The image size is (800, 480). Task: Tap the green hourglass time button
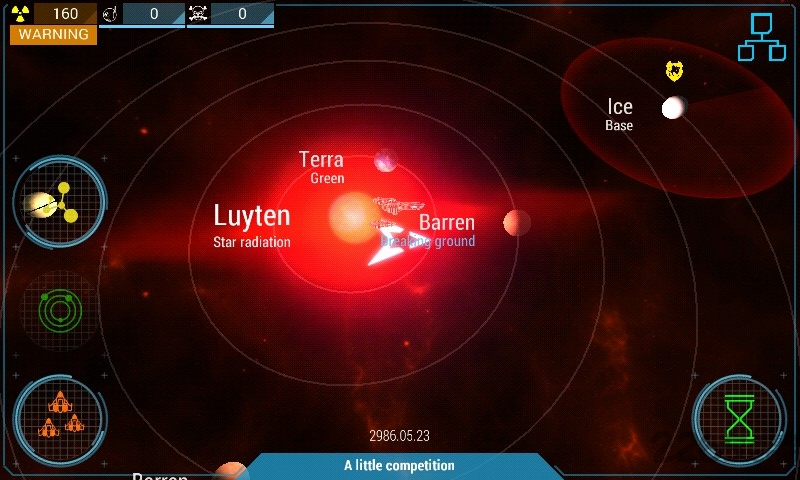coord(740,418)
